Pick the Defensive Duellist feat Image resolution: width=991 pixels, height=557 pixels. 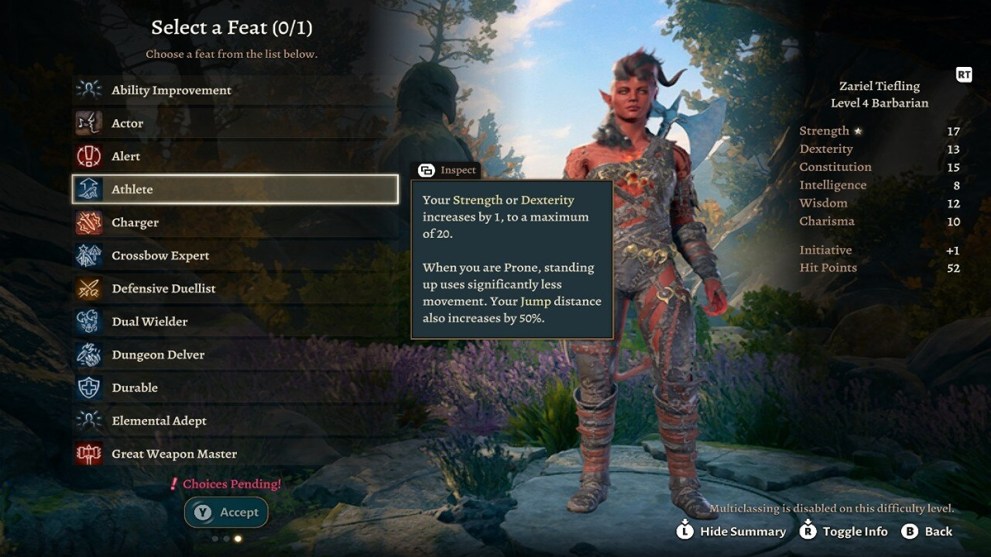[x=163, y=288]
